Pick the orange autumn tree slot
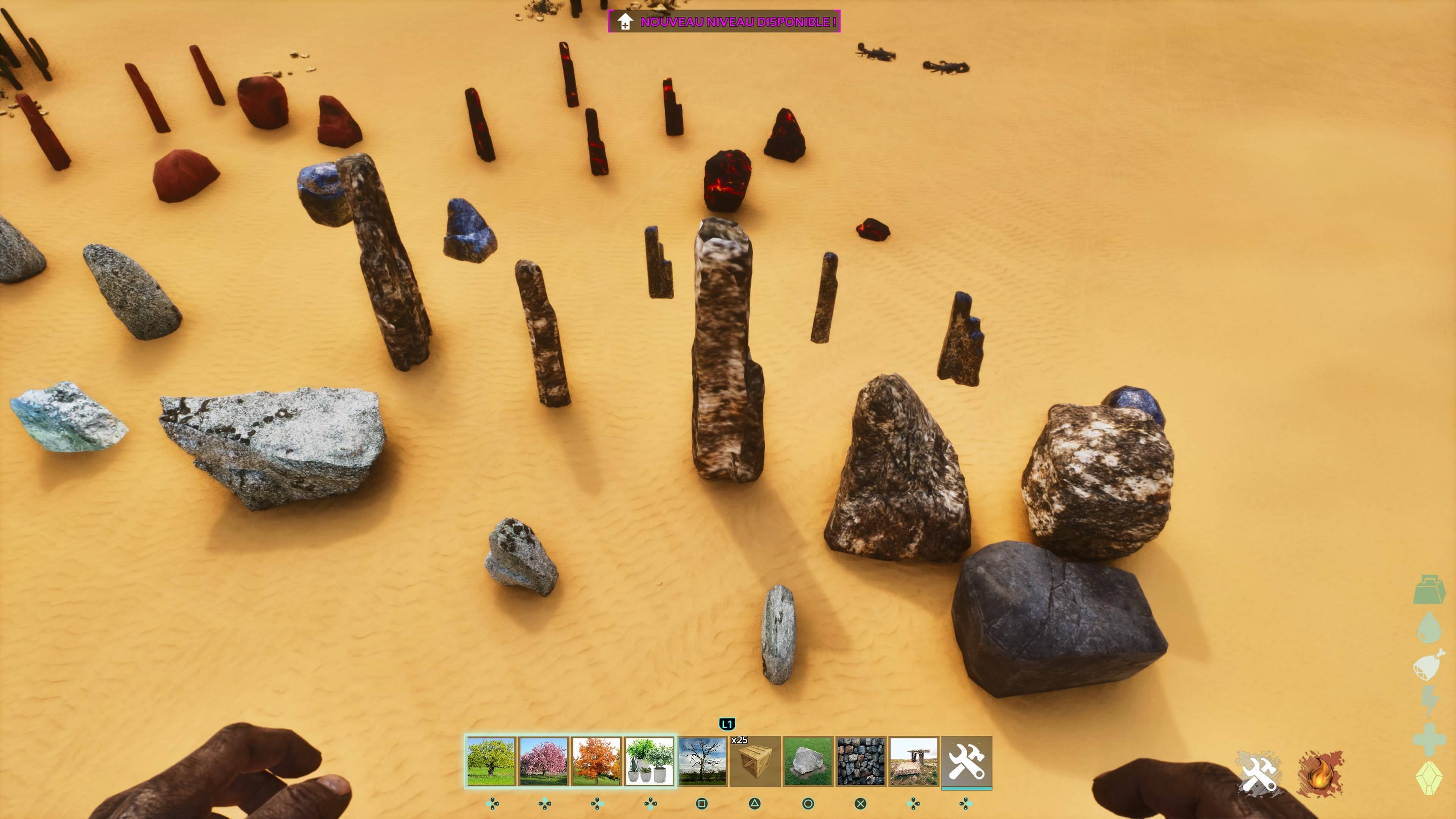This screenshot has width=1456, height=819. click(596, 761)
